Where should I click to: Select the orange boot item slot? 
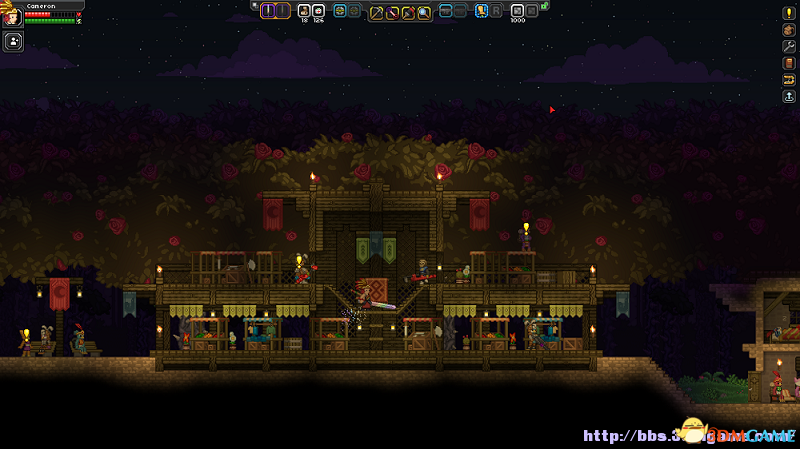(x=481, y=11)
